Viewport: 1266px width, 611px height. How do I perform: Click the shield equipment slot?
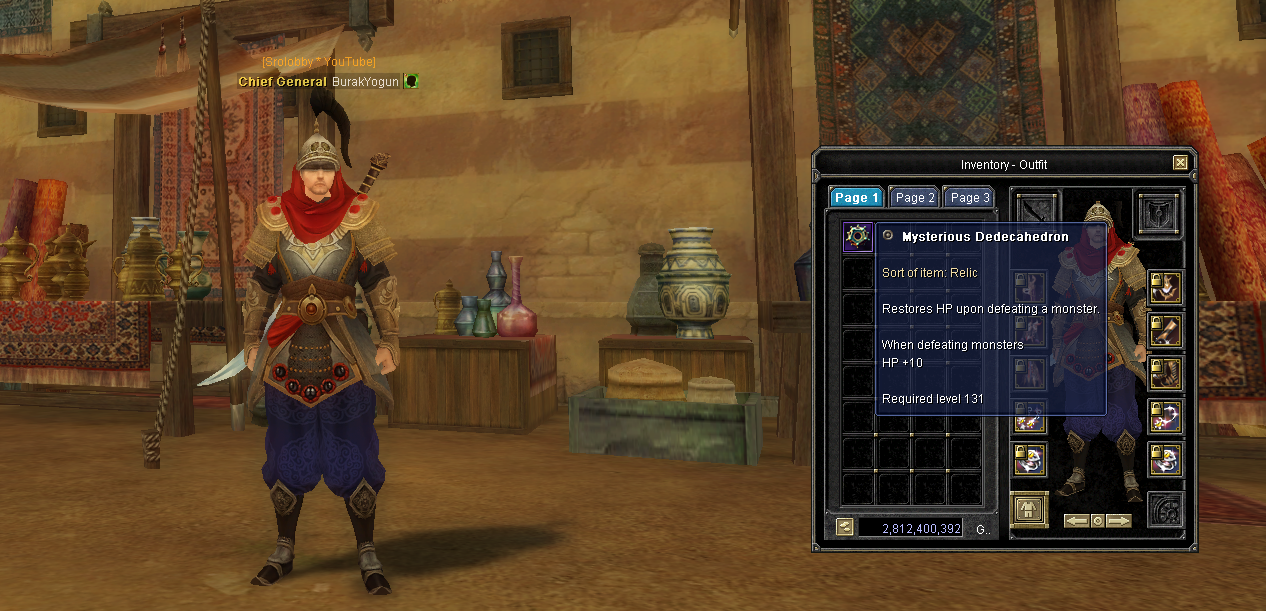1158,212
